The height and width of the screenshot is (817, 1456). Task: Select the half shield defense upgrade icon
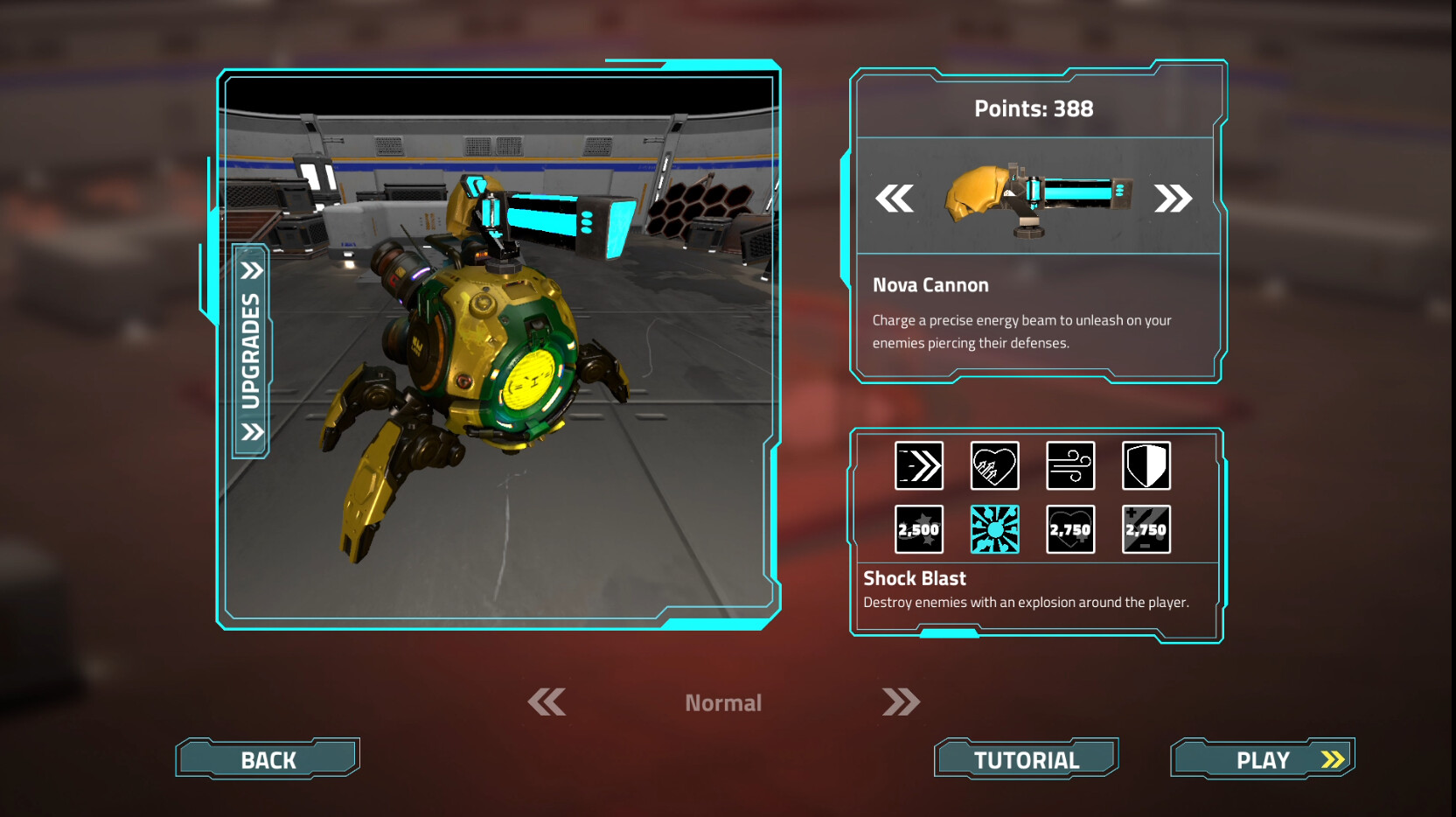coord(1146,466)
